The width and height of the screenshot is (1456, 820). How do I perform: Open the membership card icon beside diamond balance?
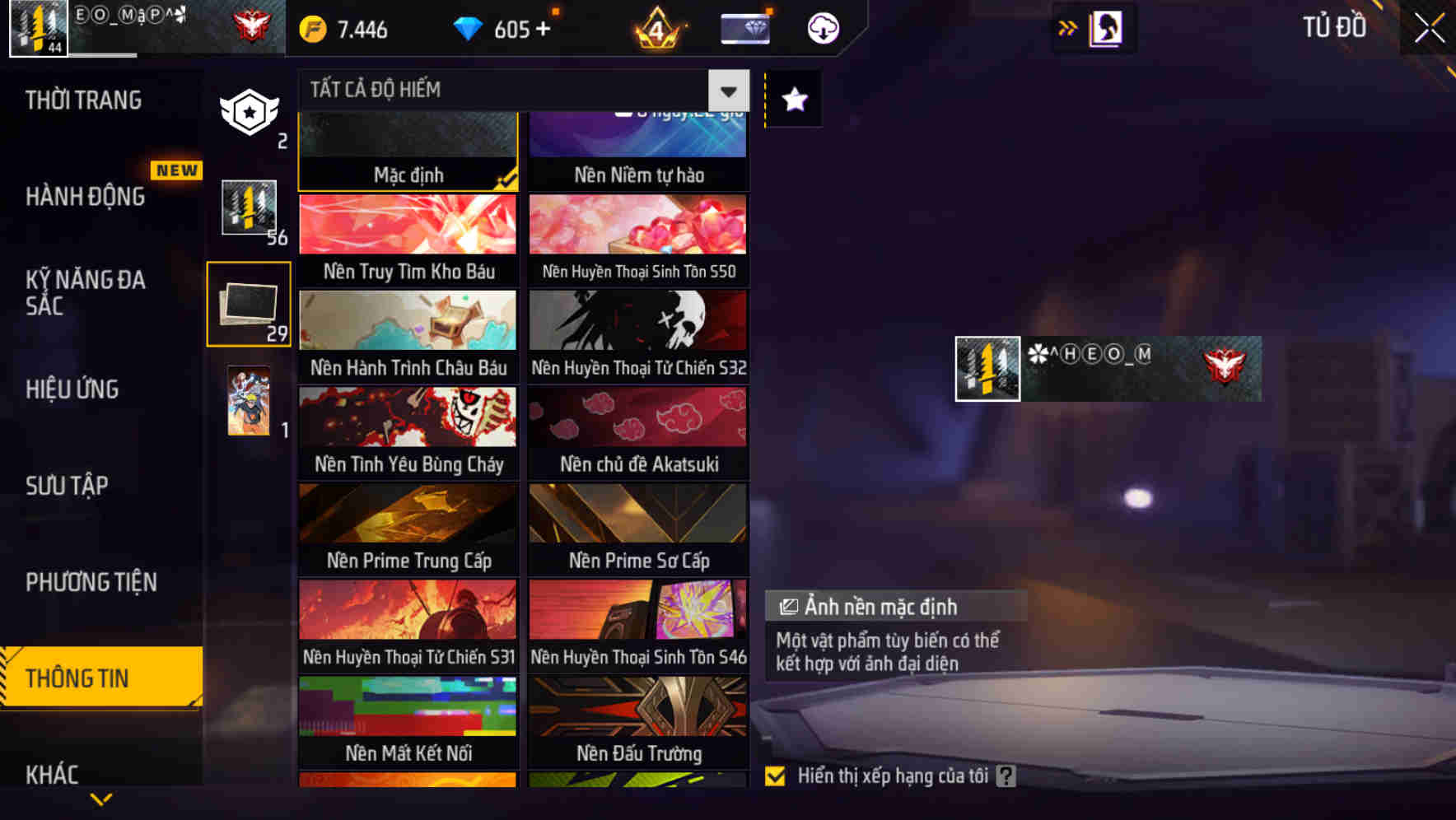click(x=744, y=27)
